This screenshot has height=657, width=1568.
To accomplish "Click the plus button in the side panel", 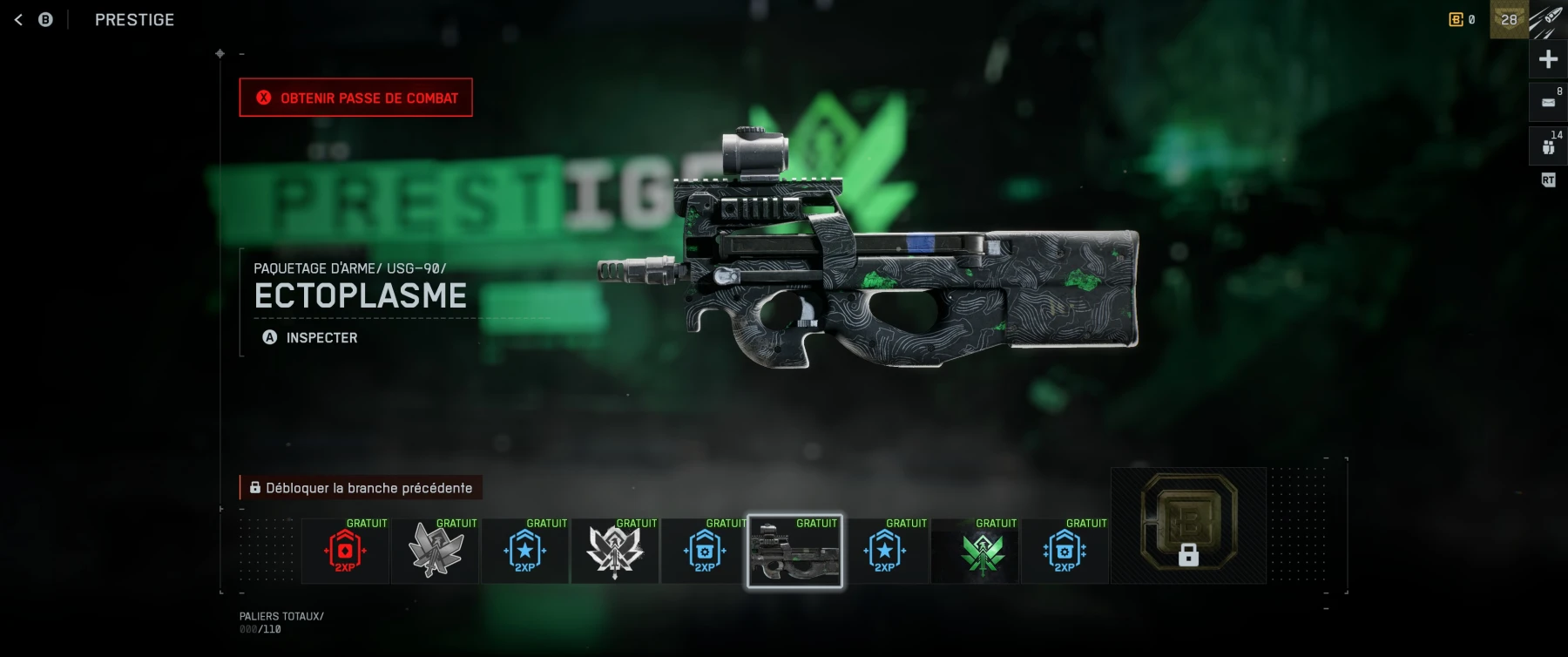I will (x=1548, y=59).
